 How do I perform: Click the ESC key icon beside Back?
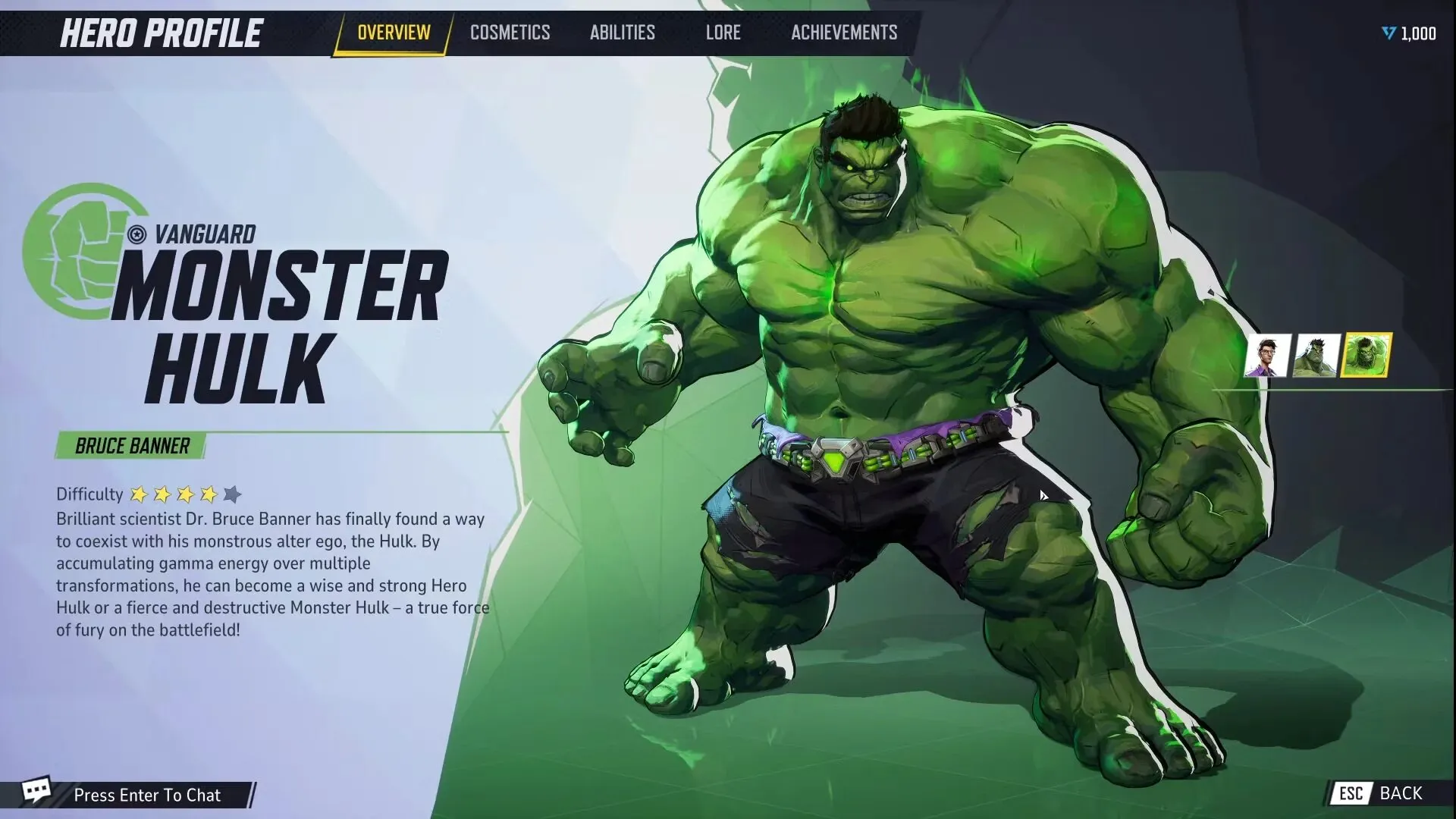pyautogui.click(x=1351, y=794)
